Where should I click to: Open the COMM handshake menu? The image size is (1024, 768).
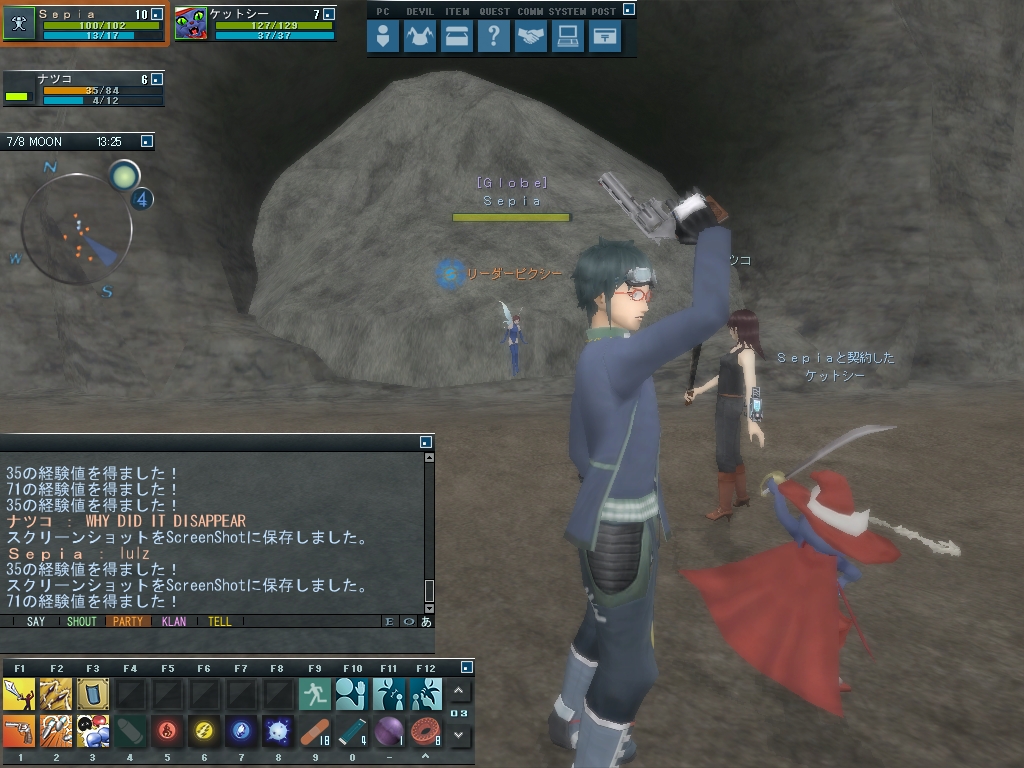pos(531,37)
